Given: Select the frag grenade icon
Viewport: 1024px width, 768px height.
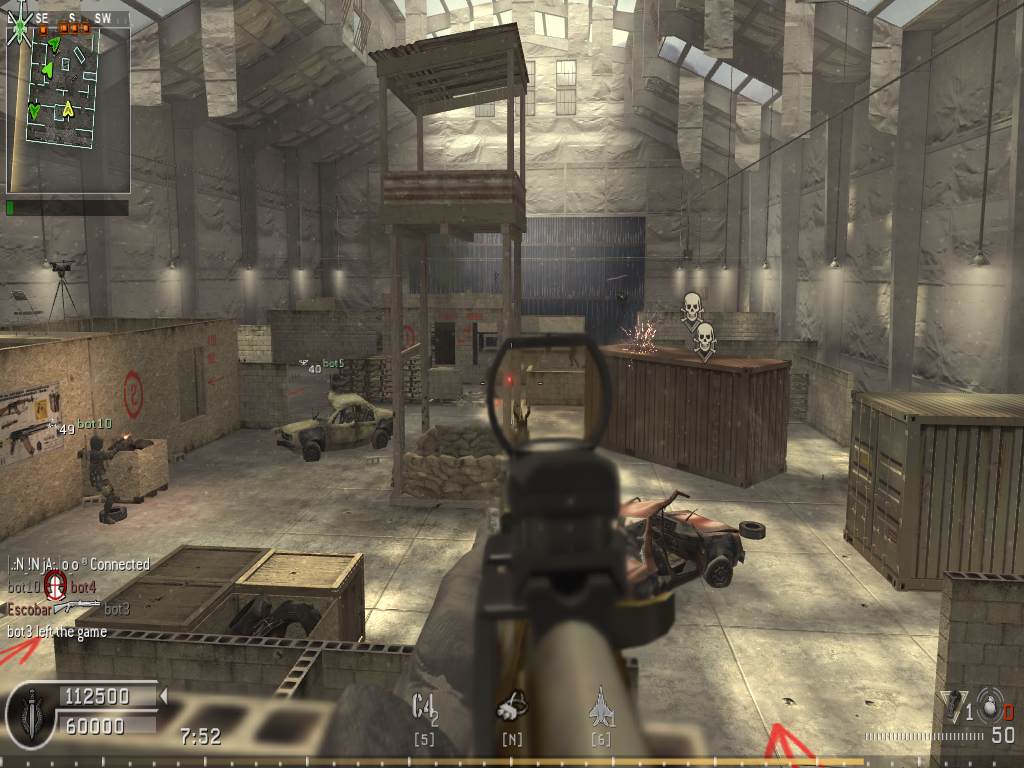Looking at the screenshot, I should [987, 704].
